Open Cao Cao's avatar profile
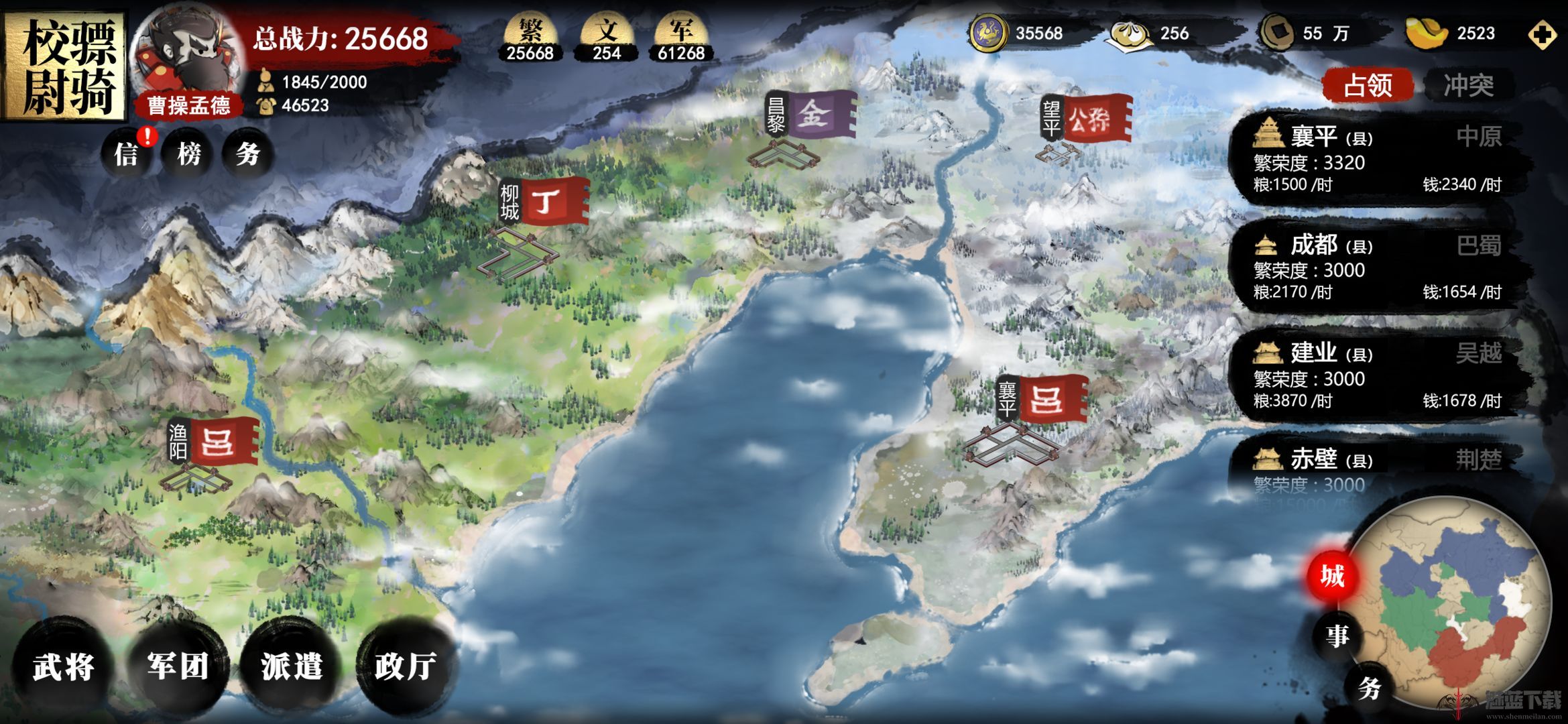 click(x=186, y=57)
